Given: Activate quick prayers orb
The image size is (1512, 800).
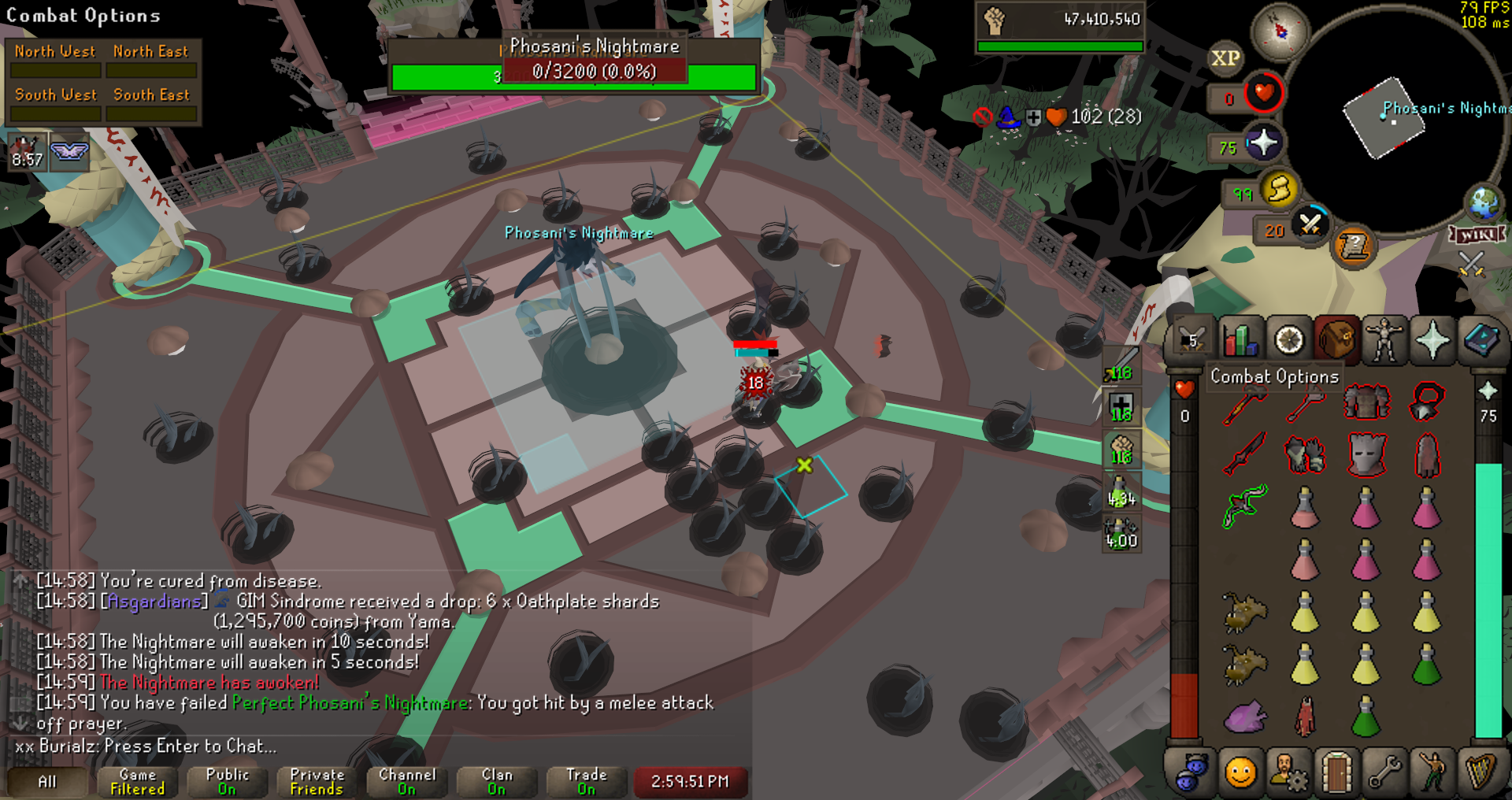Looking at the screenshot, I should coord(1263,143).
